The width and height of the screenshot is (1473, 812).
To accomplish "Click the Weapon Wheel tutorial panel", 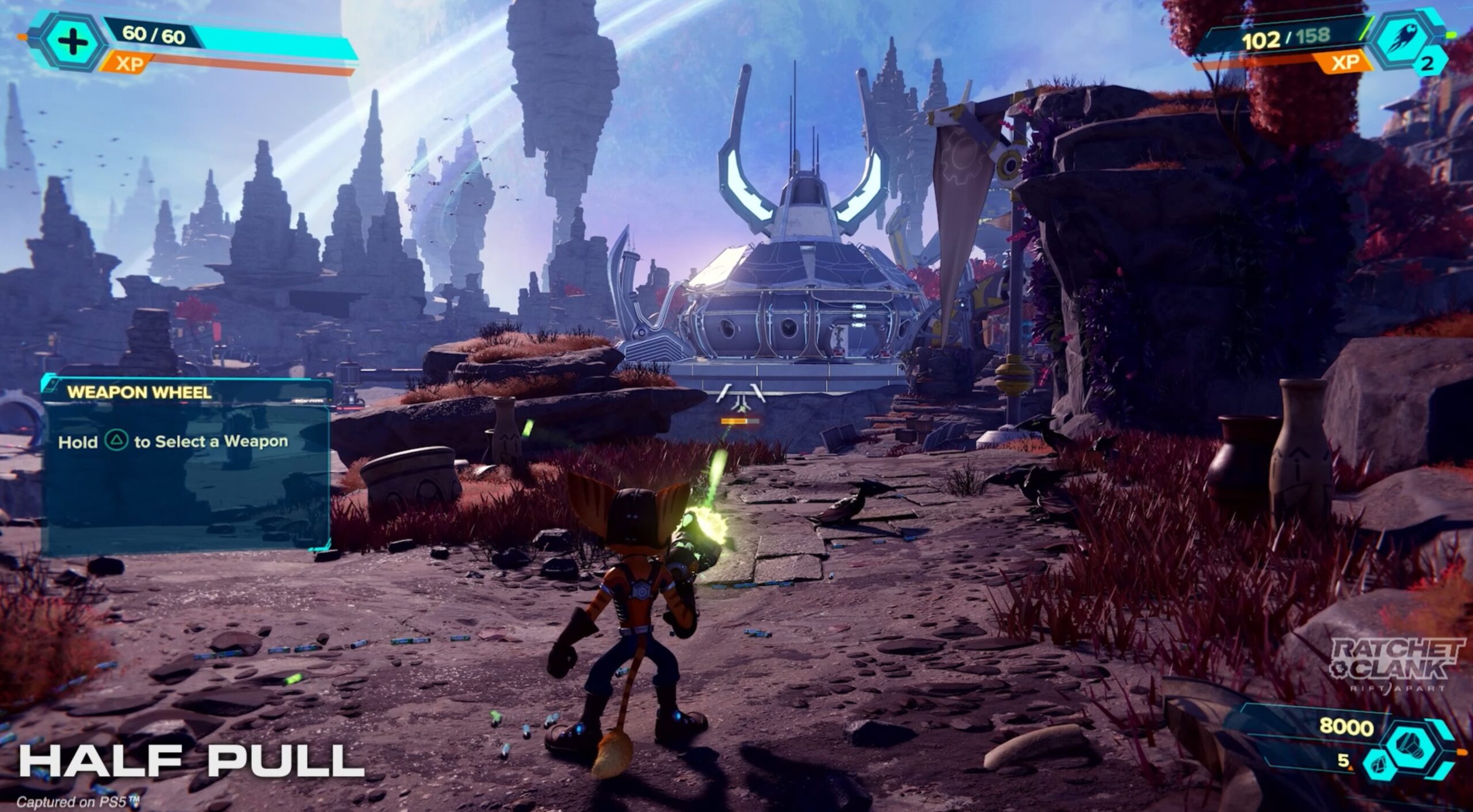I will tap(188, 464).
